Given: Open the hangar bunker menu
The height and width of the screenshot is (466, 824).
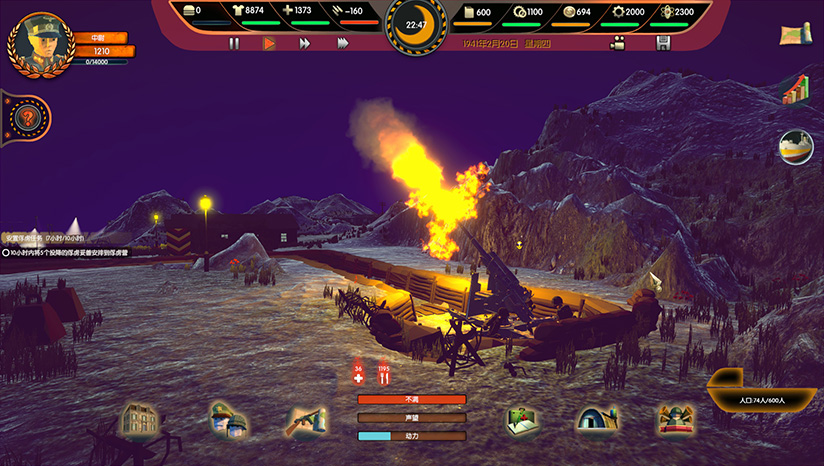Looking at the screenshot, I should 597,419.
